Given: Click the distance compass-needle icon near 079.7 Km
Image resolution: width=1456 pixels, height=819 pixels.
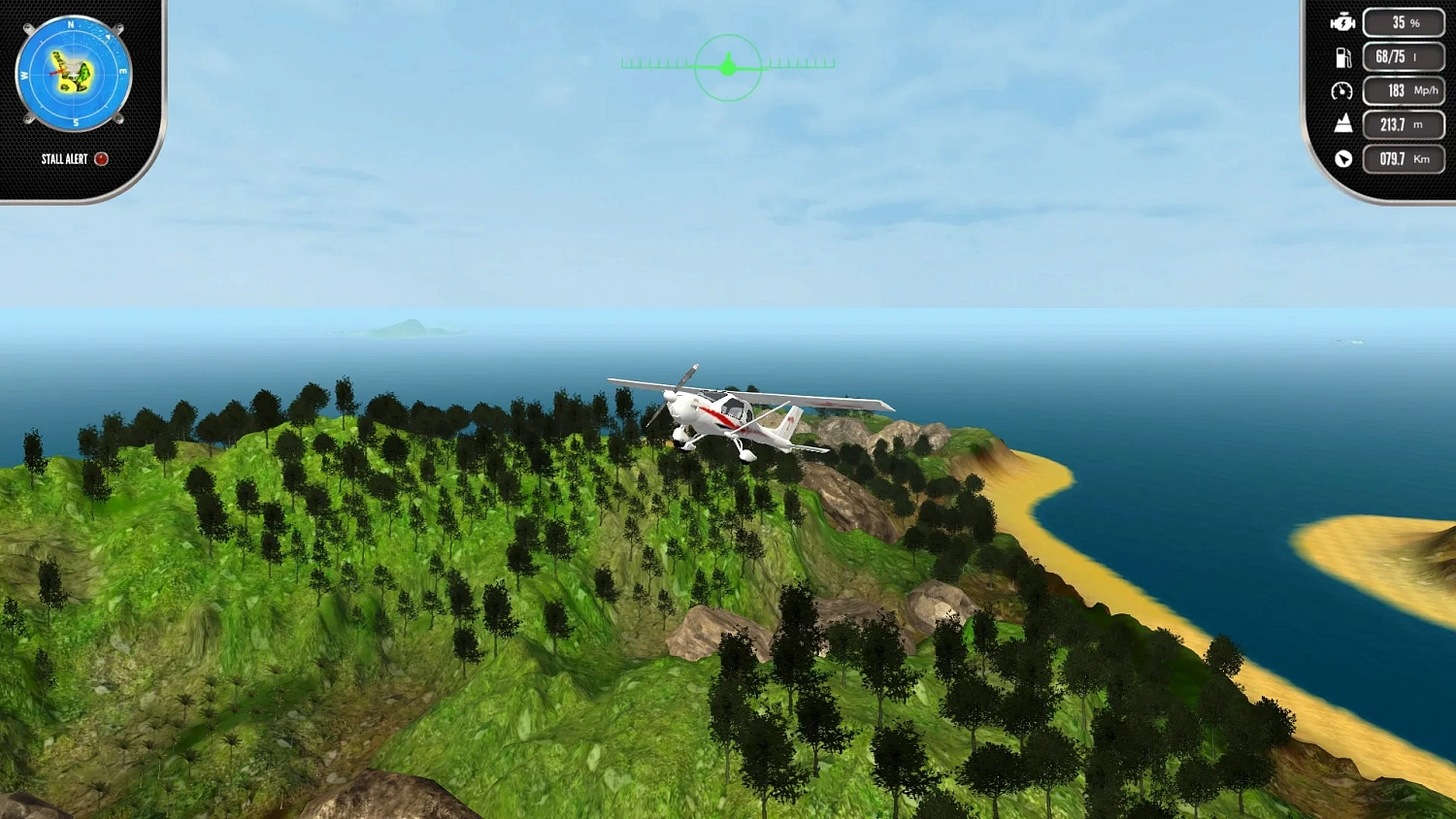Looking at the screenshot, I should pos(1342,158).
